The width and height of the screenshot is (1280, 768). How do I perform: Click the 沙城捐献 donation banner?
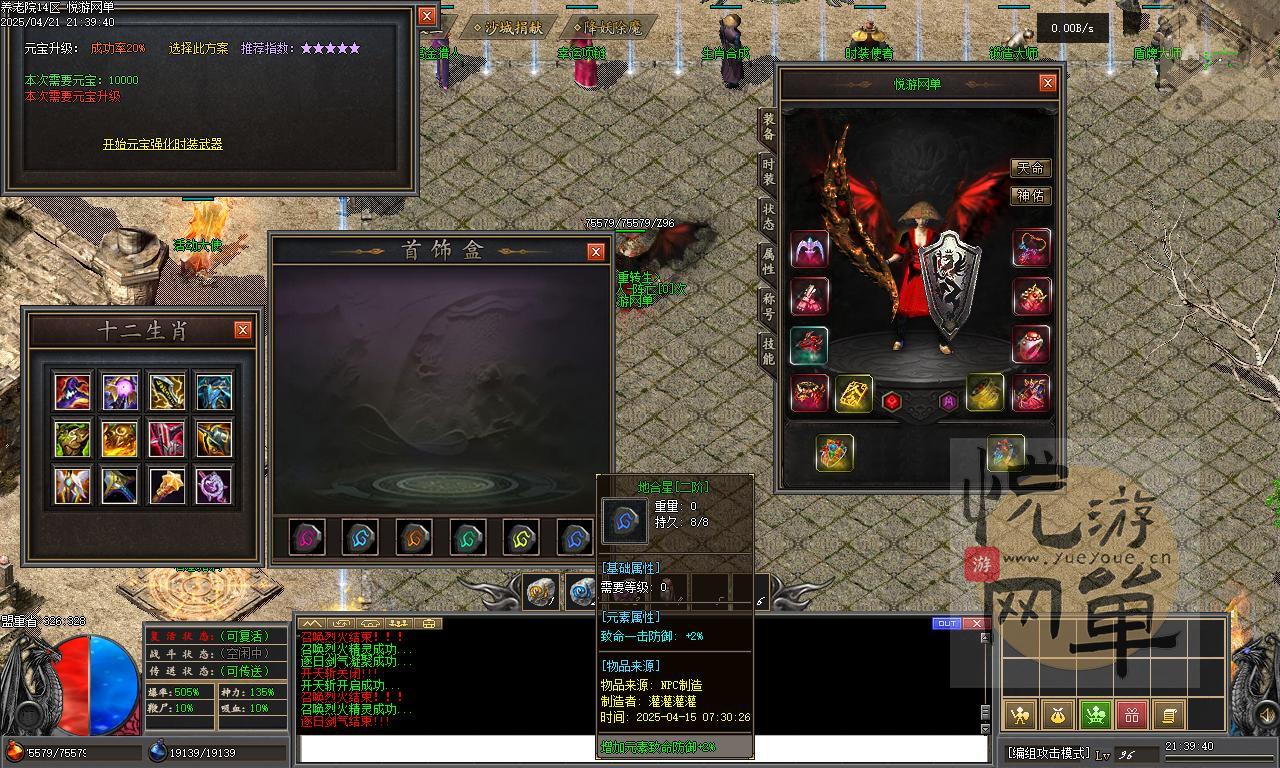tap(509, 28)
